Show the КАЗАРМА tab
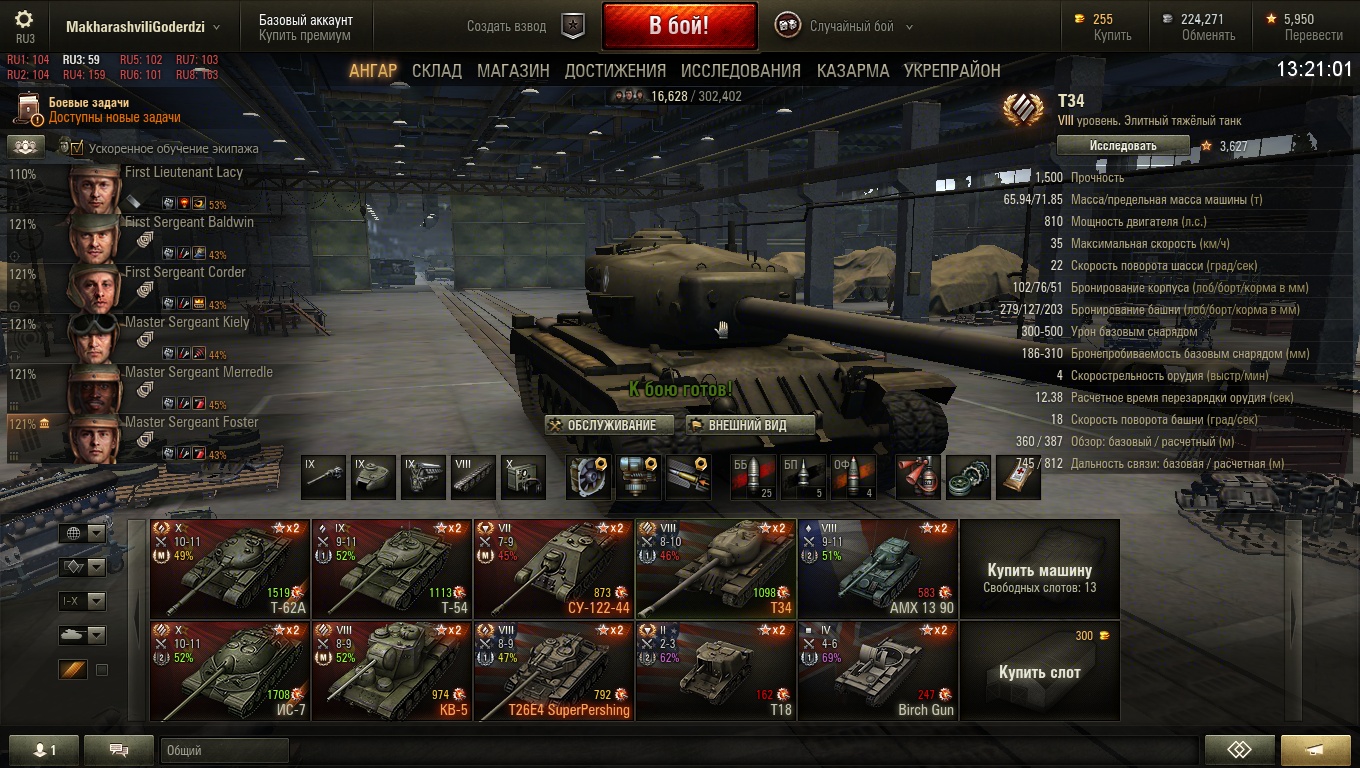Screen dimensions: 1360x768 pos(853,71)
